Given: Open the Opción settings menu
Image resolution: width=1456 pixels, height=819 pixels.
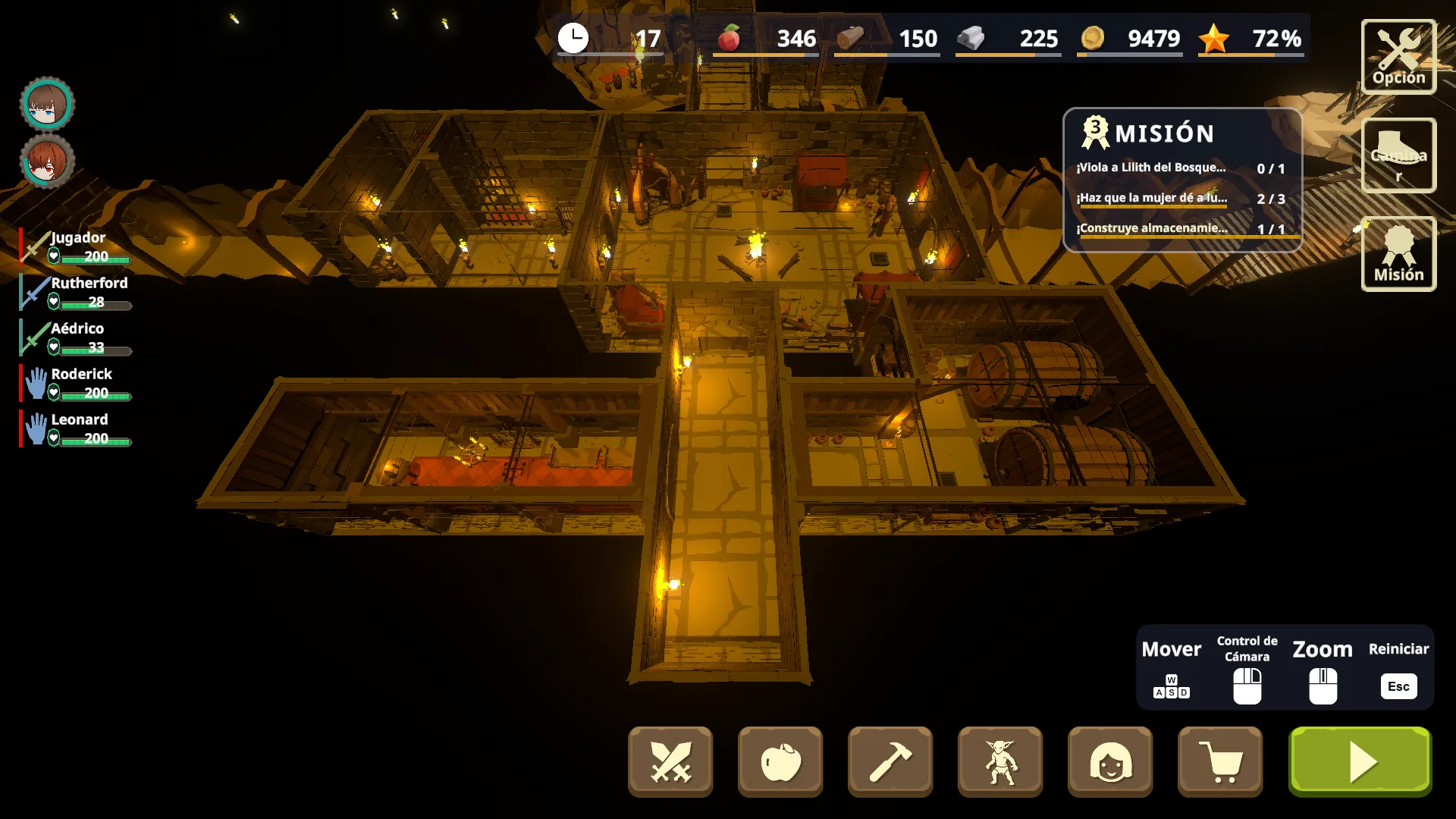Looking at the screenshot, I should (1398, 57).
